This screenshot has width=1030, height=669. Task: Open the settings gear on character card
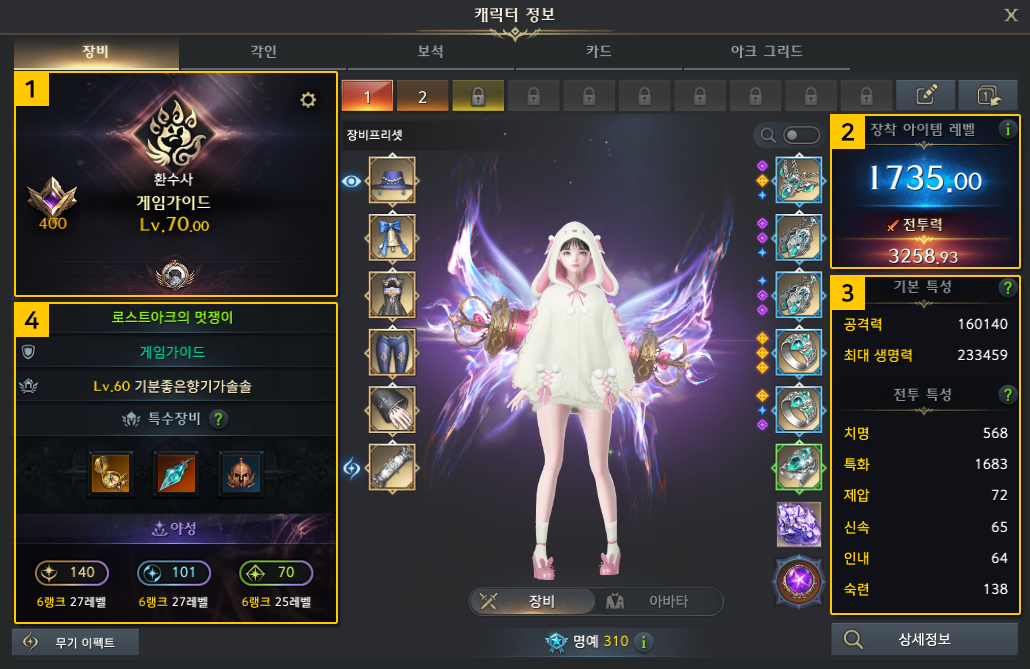(308, 99)
